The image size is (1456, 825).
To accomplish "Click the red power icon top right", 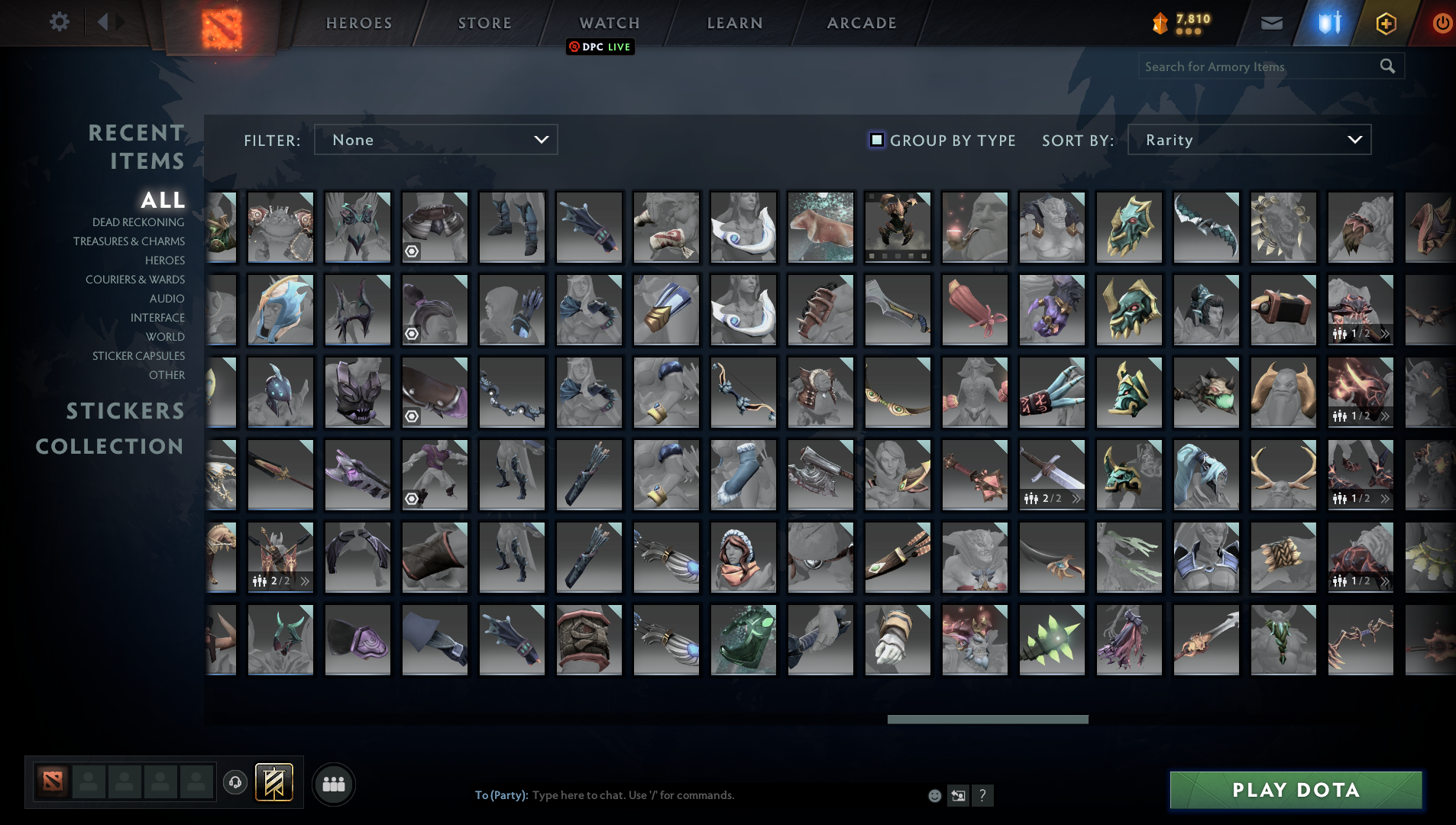I will (1441, 22).
